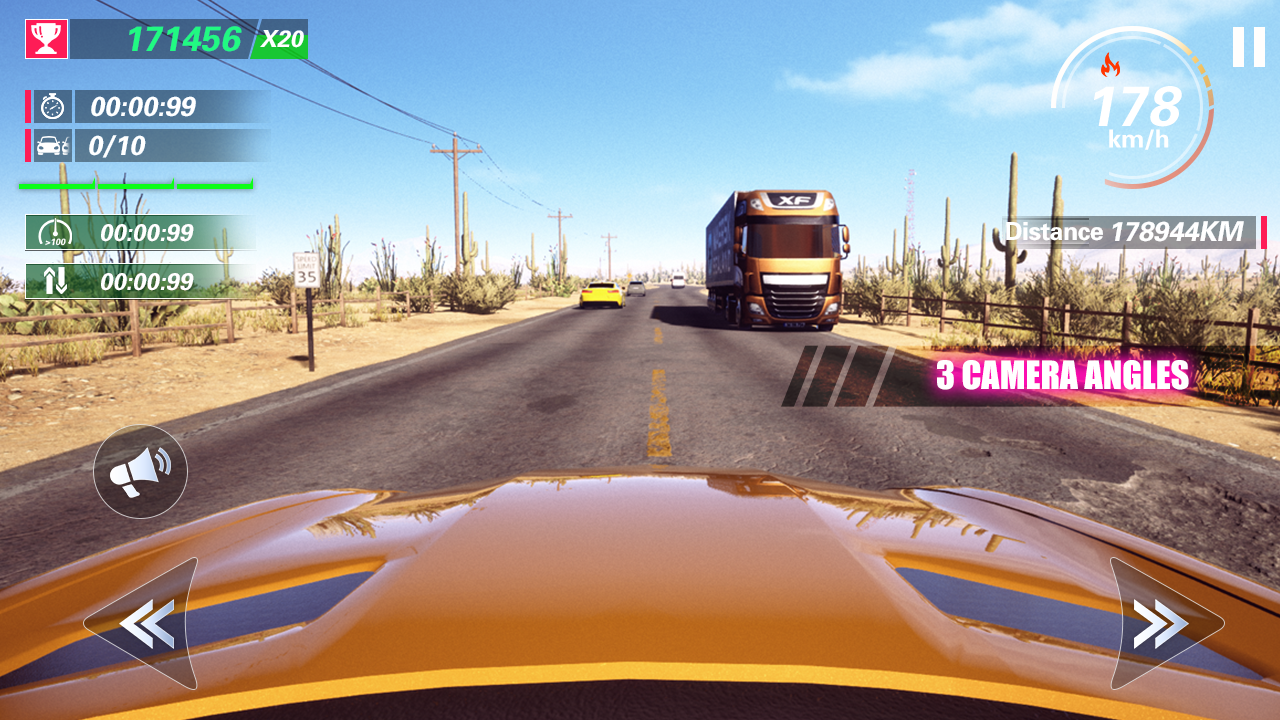Click the opposite direction arrows icon

click(x=56, y=281)
